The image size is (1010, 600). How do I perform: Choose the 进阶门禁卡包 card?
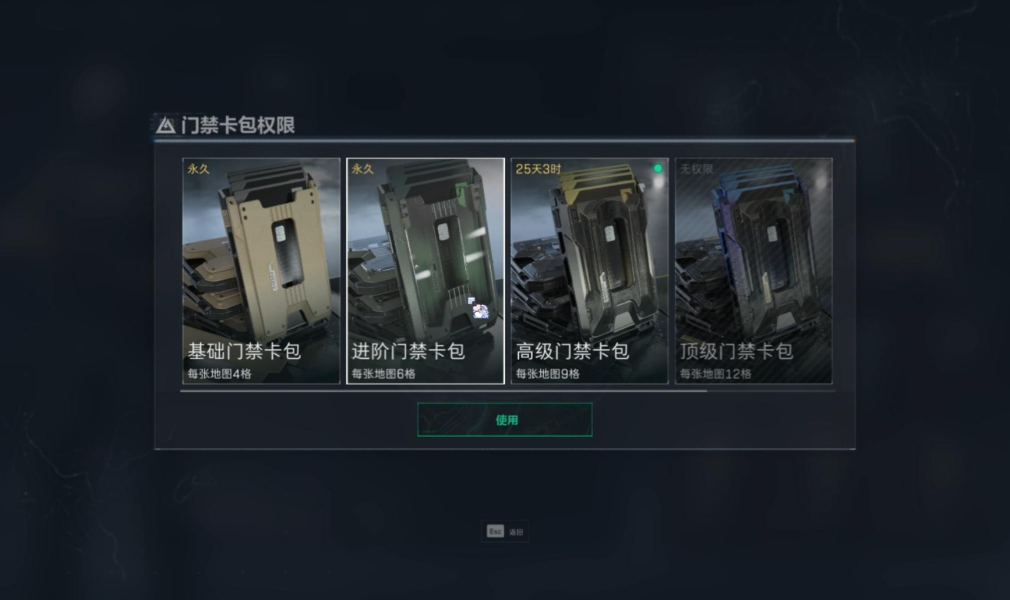pyautogui.click(x=425, y=270)
